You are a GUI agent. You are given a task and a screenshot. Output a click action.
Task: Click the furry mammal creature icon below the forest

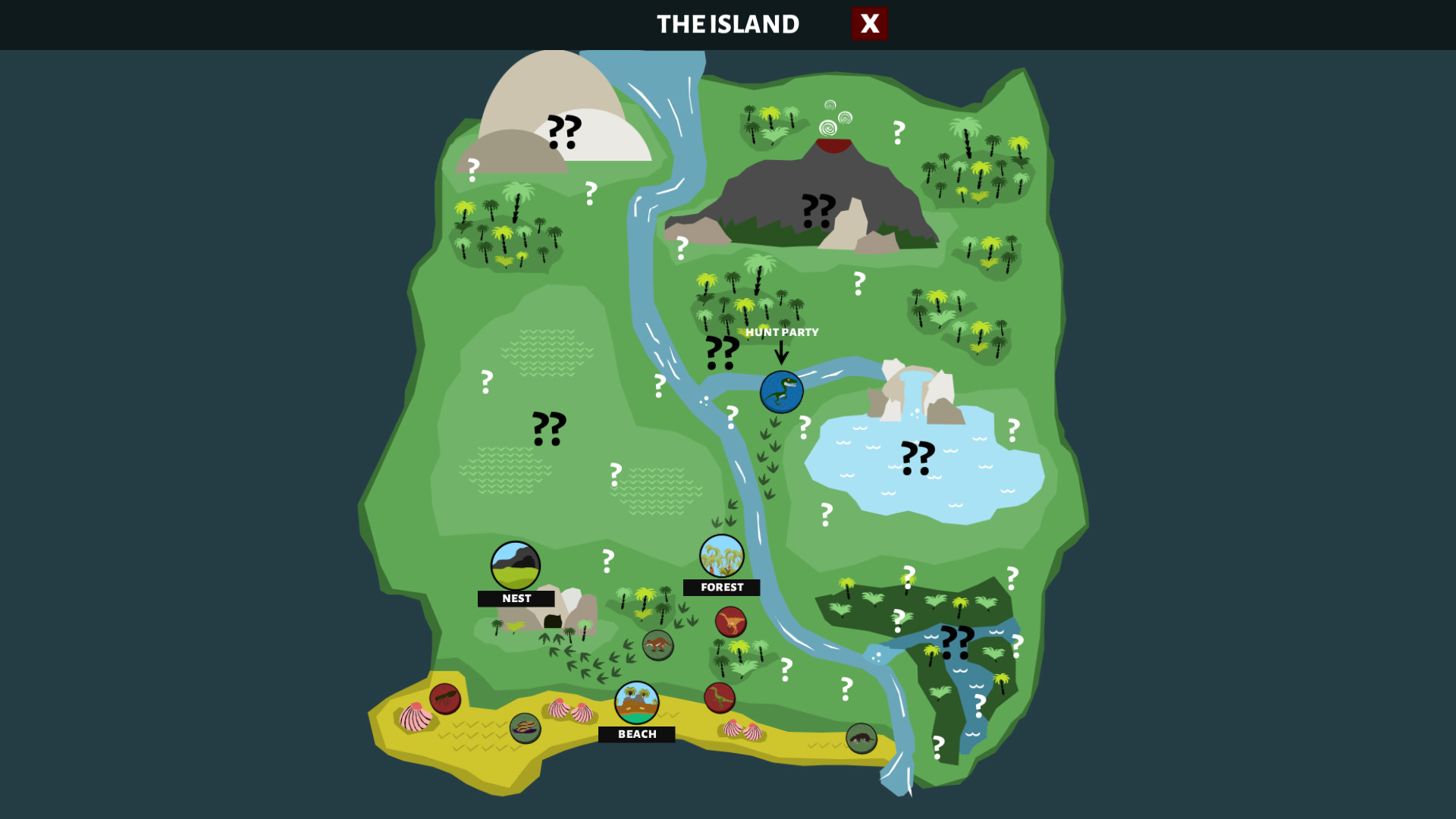point(658,645)
